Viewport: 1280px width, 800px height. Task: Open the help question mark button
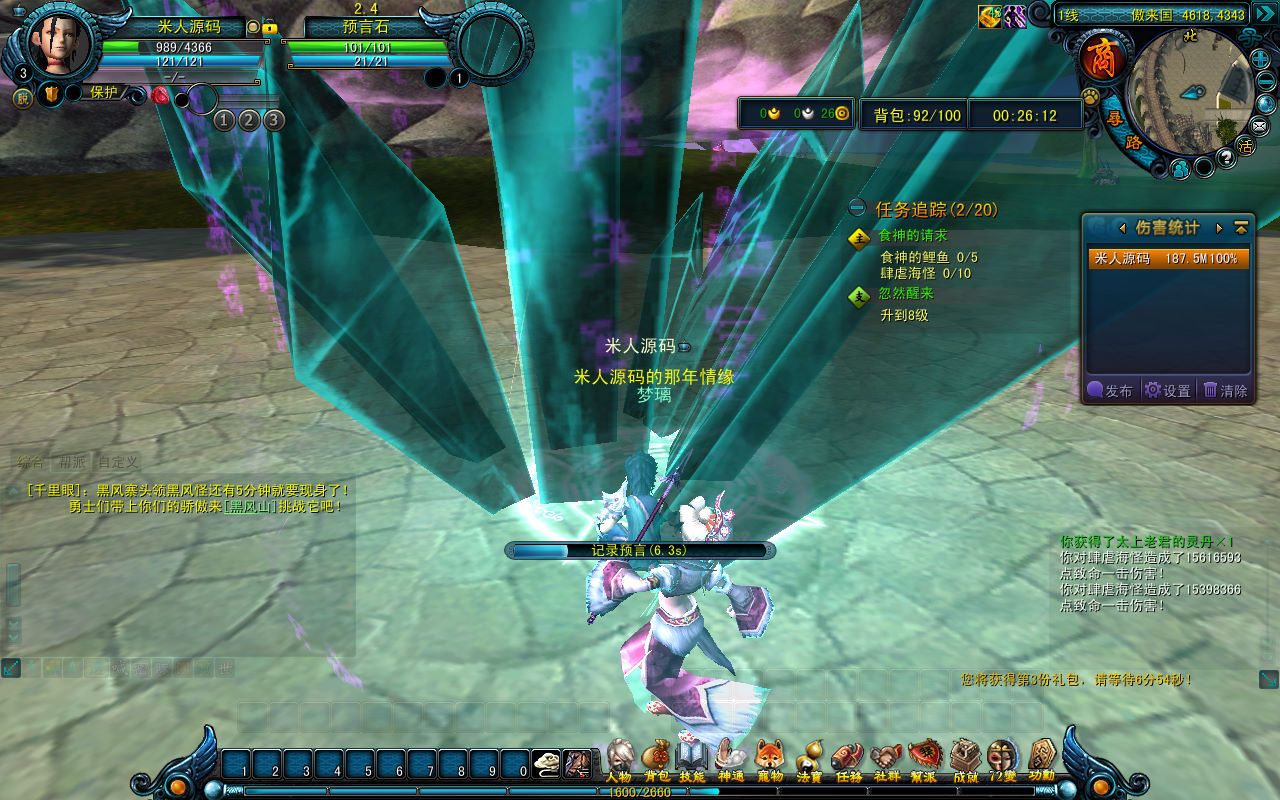(1227, 158)
